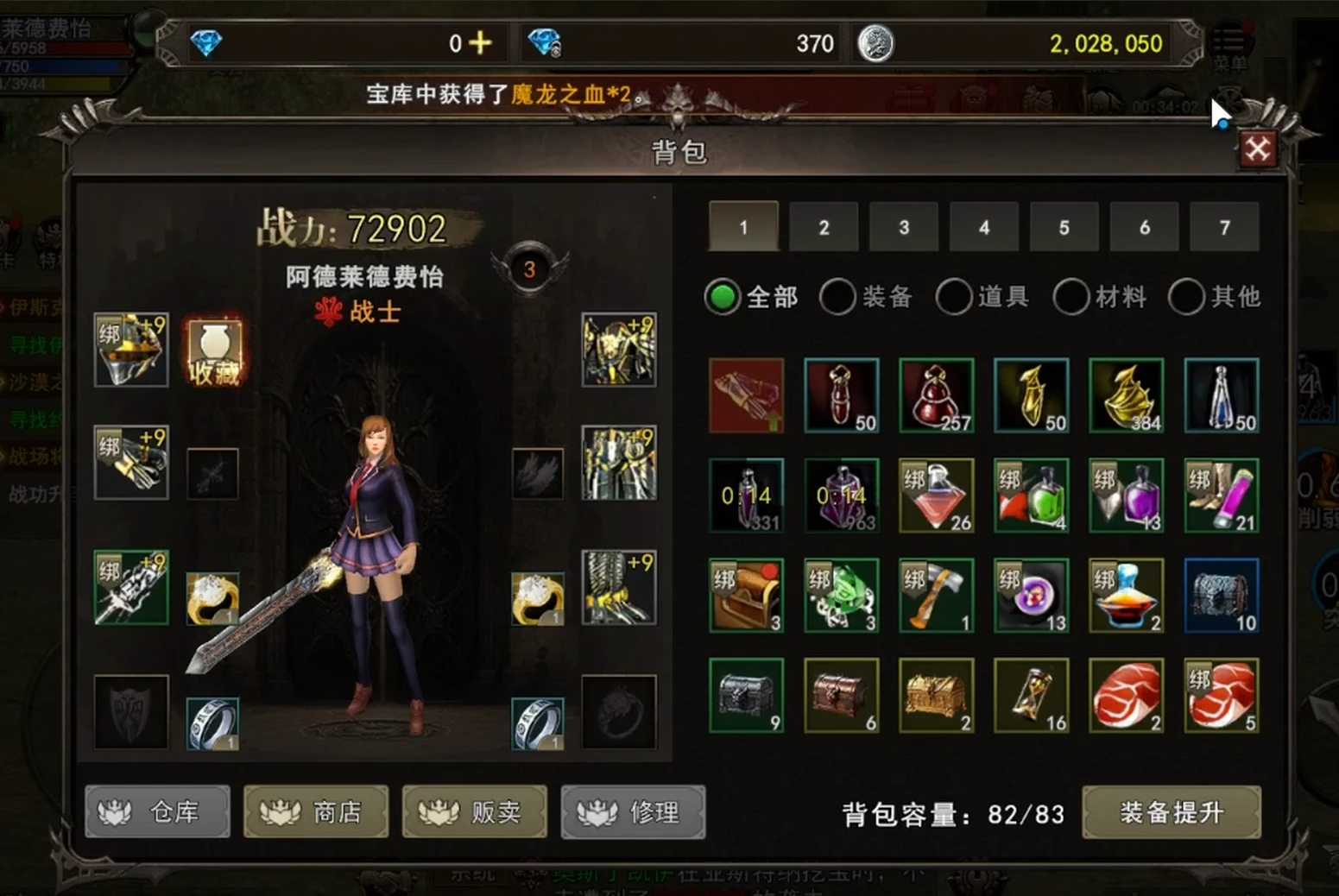1339x896 pixels.
Task: Select the meat item in the inventory
Action: pyautogui.click(x=1127, y=695)
